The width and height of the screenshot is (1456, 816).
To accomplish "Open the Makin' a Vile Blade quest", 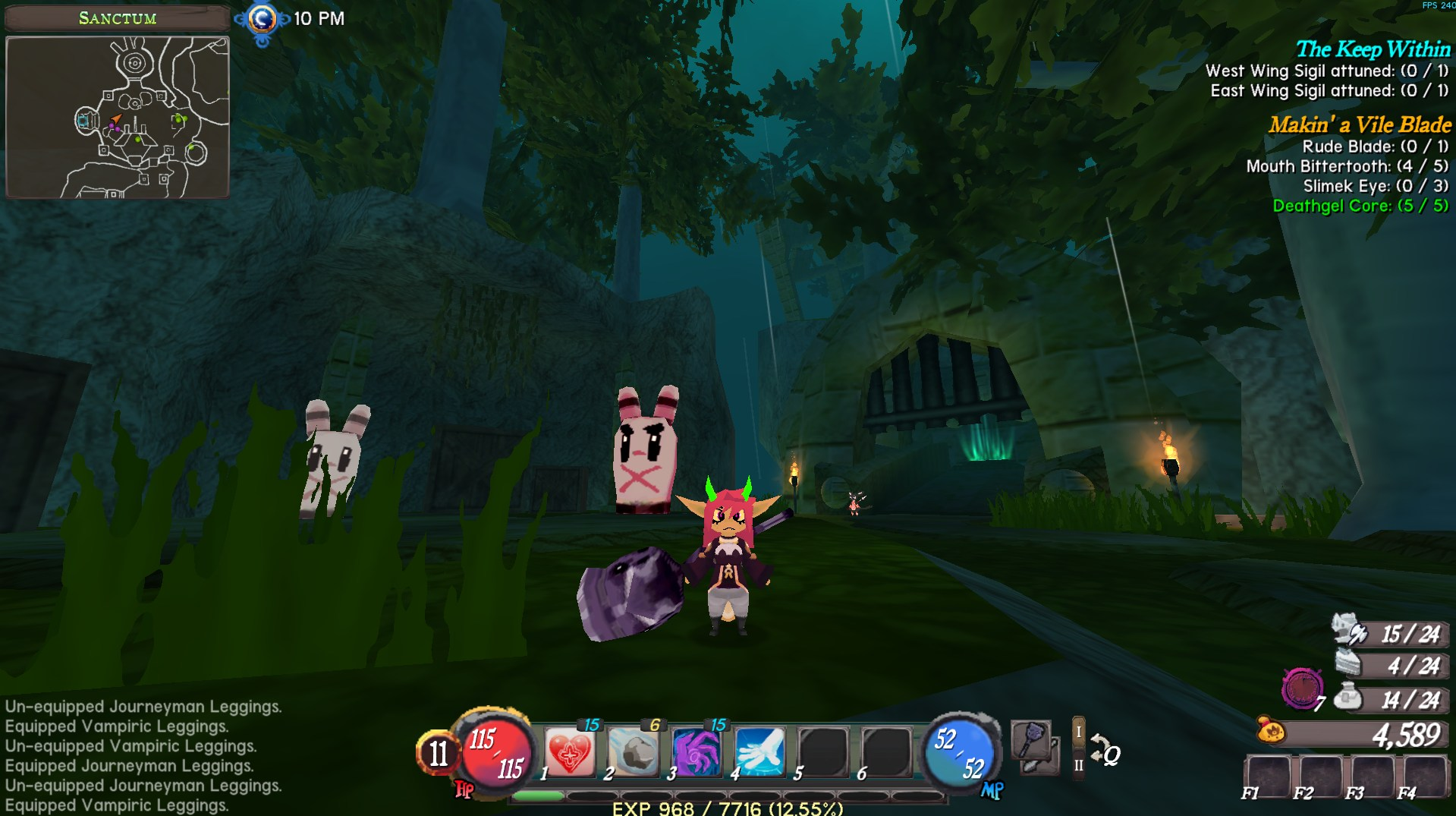I will click(1360, 124).
